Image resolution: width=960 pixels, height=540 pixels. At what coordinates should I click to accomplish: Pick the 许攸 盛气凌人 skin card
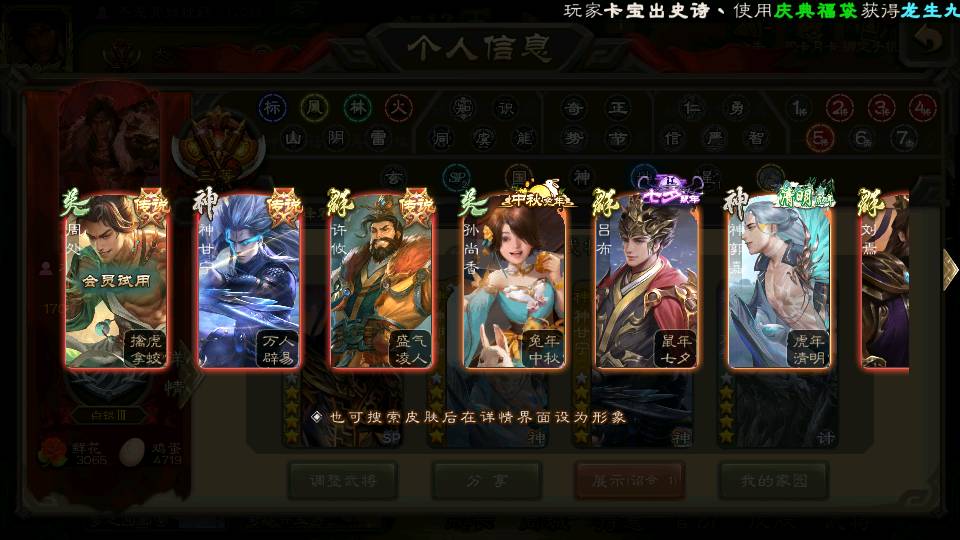(x=382, y=282)
